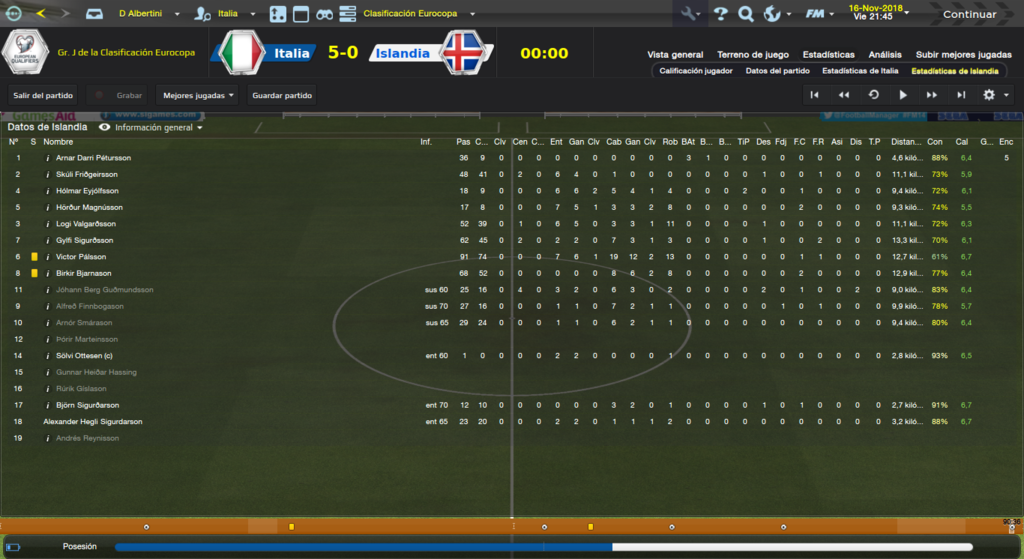Viewport: 1024px width, 559px height.
Task: Click the Continuar button
Action: click(x=969, y=14)
